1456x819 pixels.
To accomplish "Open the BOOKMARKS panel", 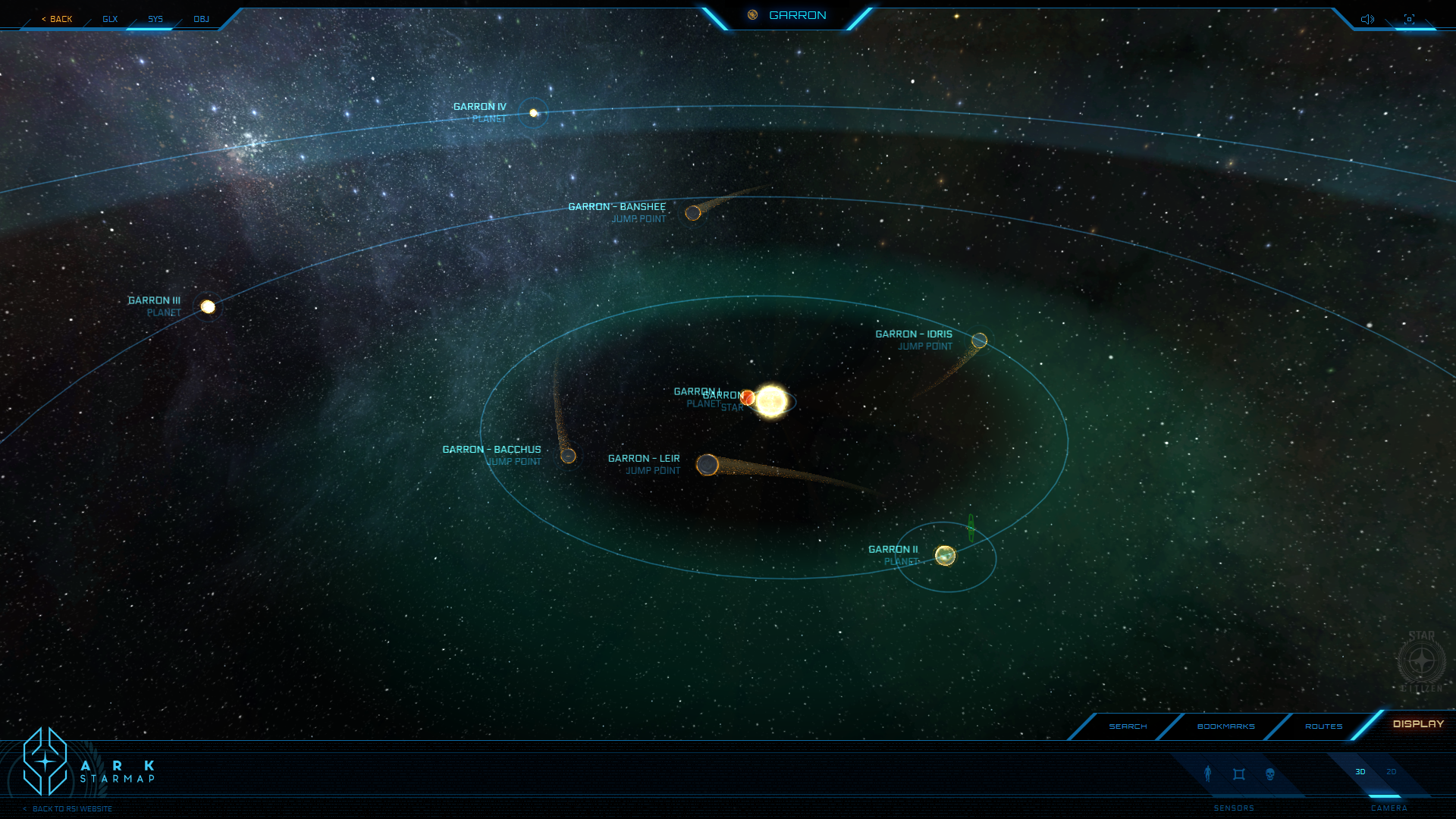I will 1225,726.
